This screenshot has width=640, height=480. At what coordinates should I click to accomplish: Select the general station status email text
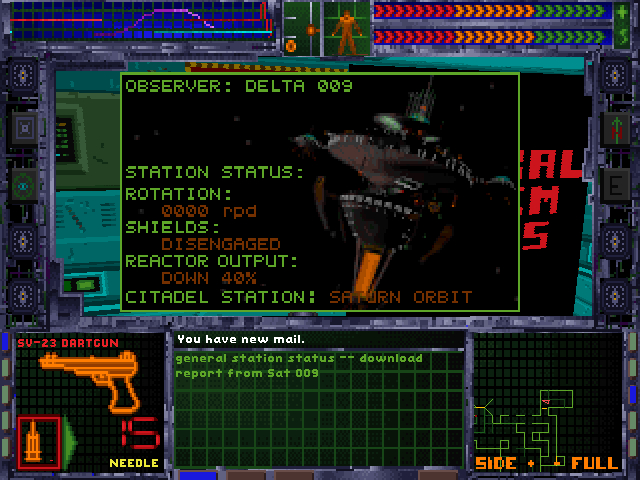click(x=298, y=365)
